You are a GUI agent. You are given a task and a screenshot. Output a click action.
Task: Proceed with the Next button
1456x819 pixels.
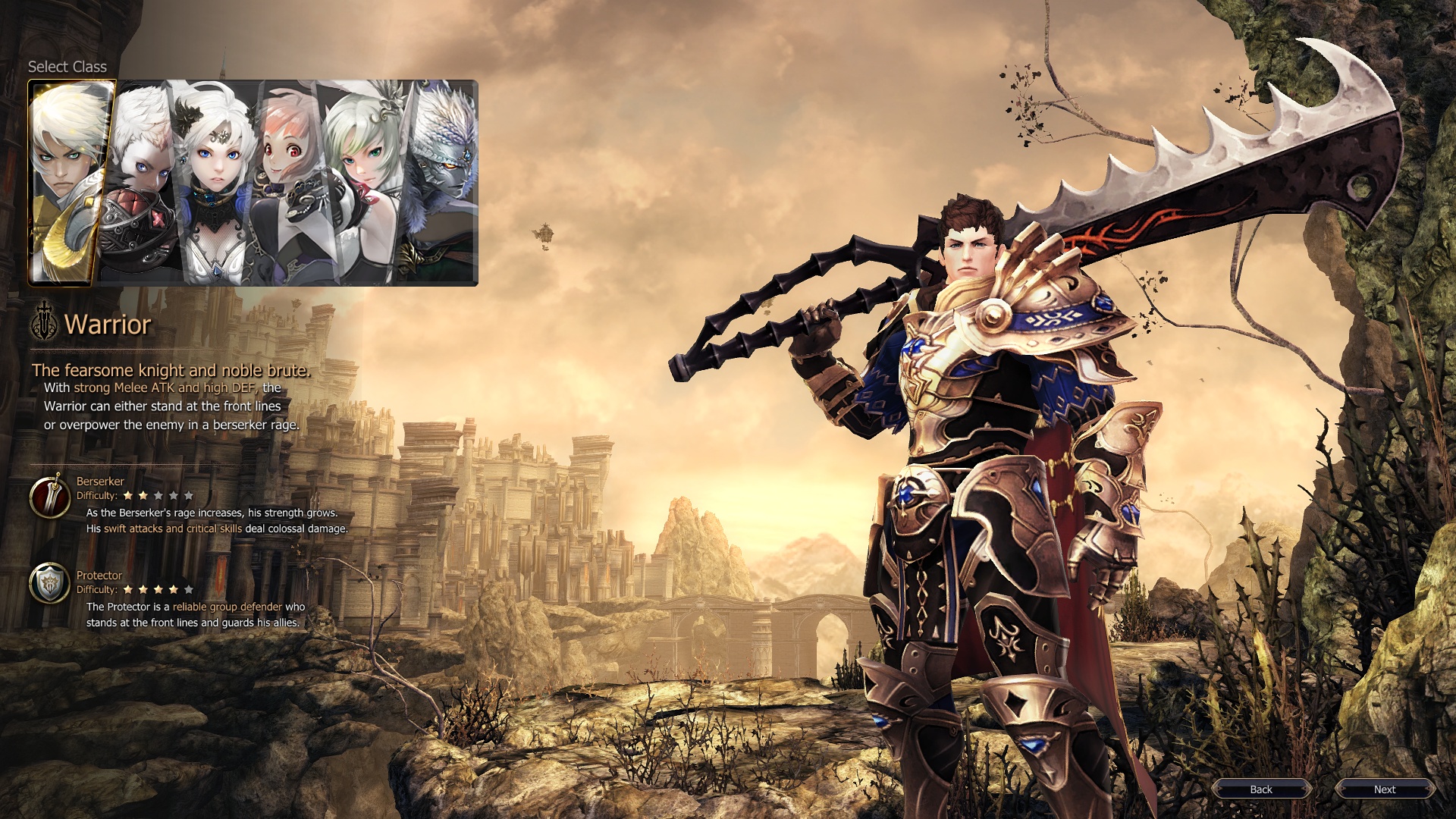click(1385, 789)
